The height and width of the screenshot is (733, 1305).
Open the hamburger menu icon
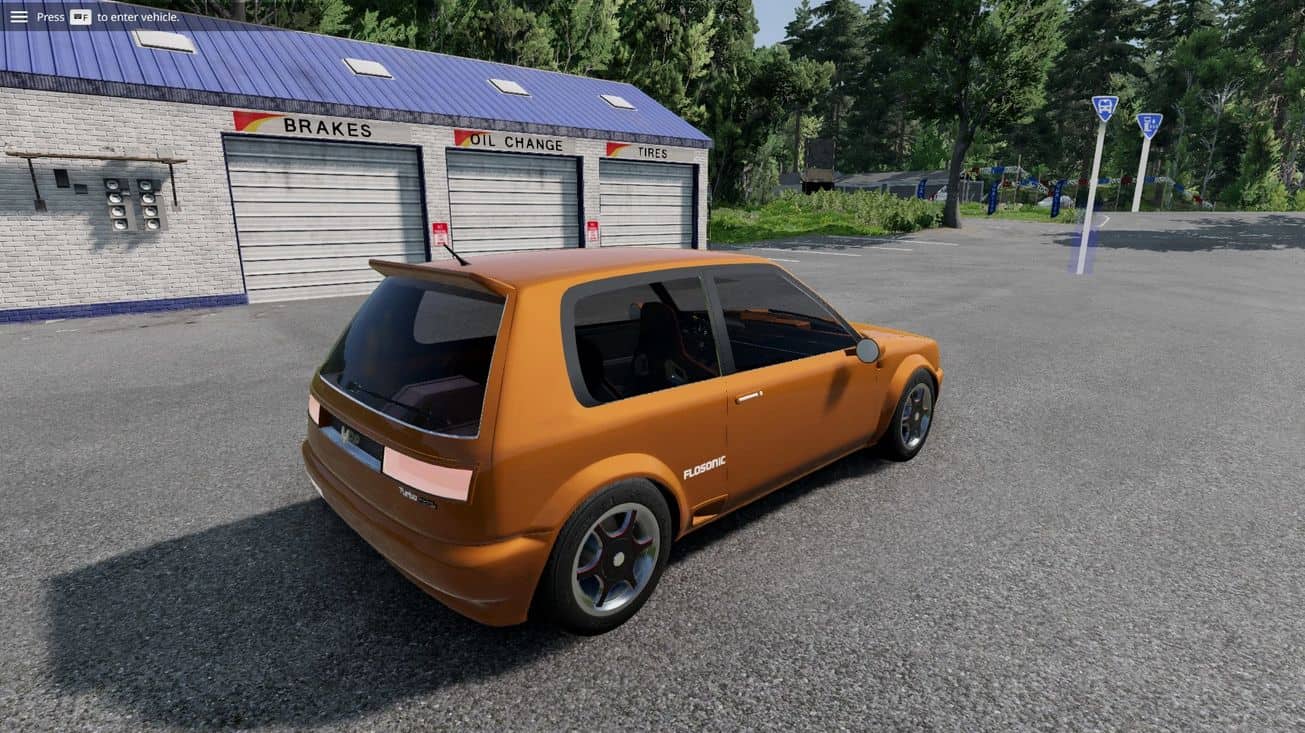click(19, 16)
